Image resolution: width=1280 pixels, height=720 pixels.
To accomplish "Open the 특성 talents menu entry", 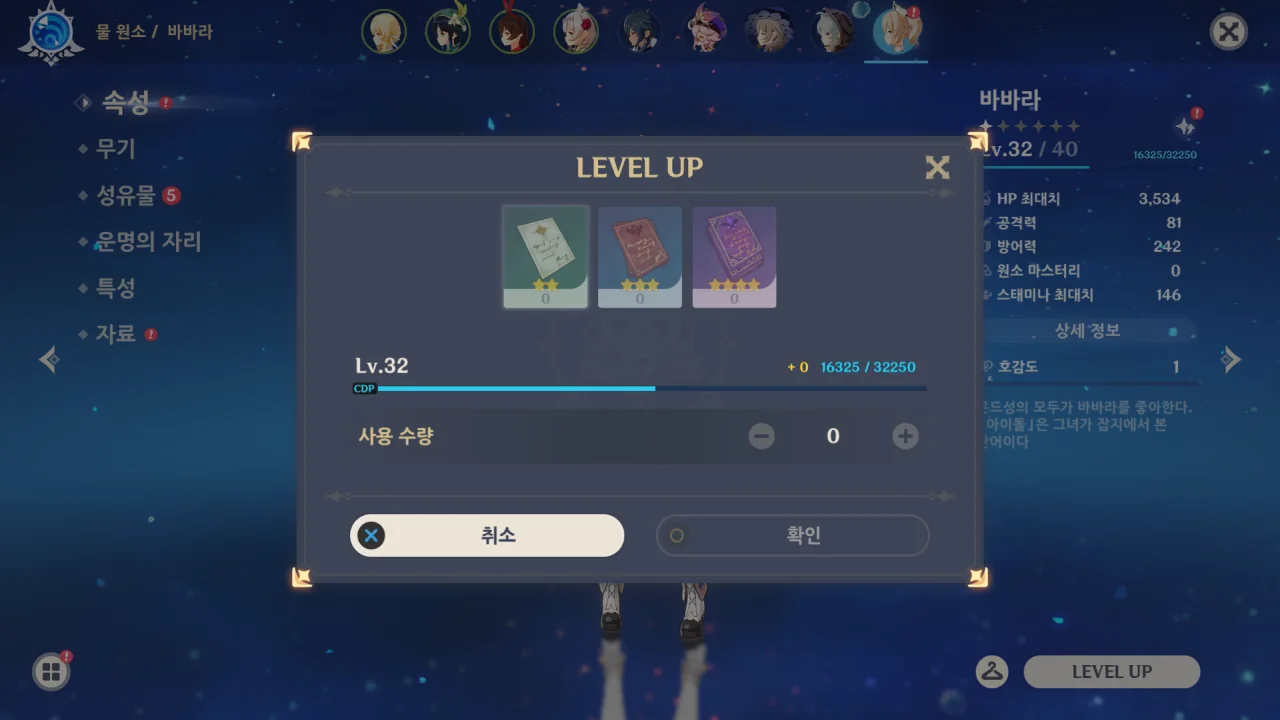I will tap(115, 288).
